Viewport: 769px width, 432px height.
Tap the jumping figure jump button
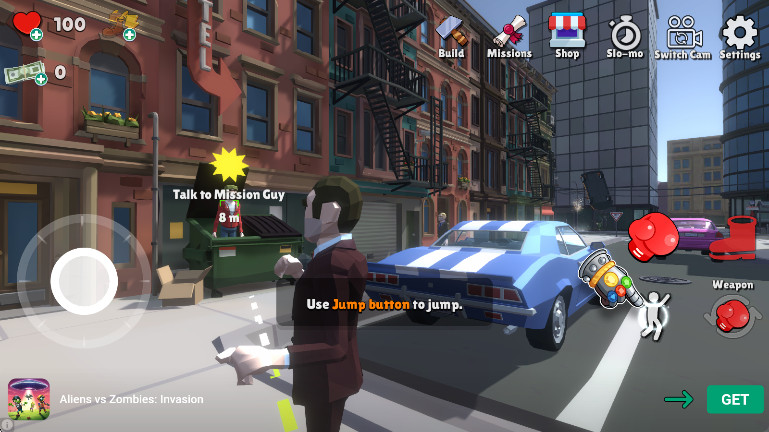[655, 313]
